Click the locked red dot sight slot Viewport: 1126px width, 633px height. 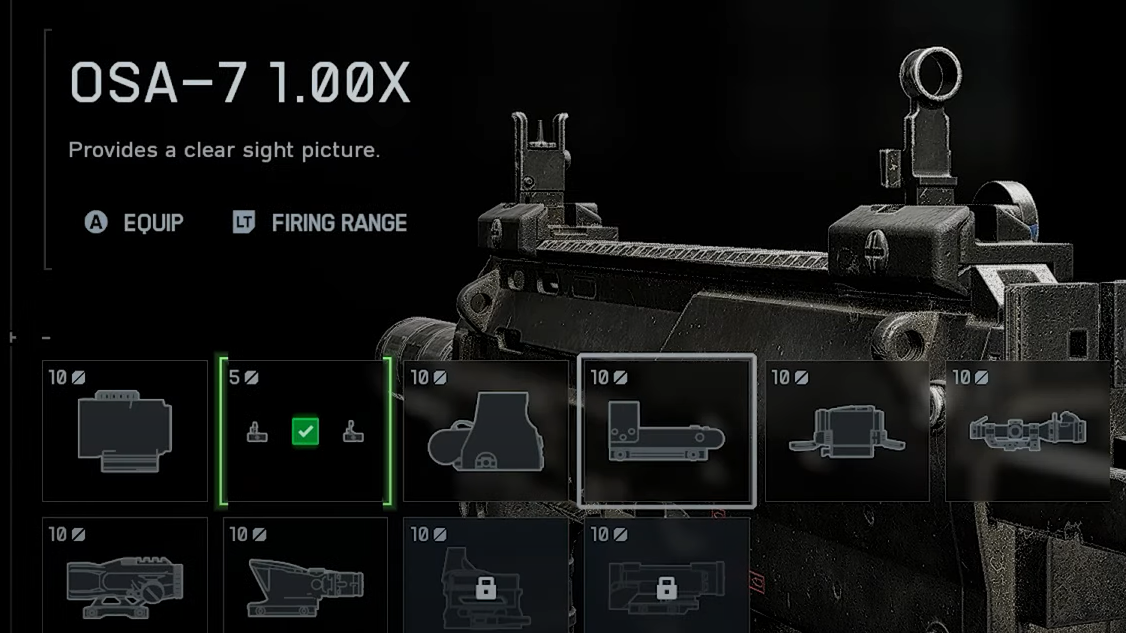click(x=486, y=578)
